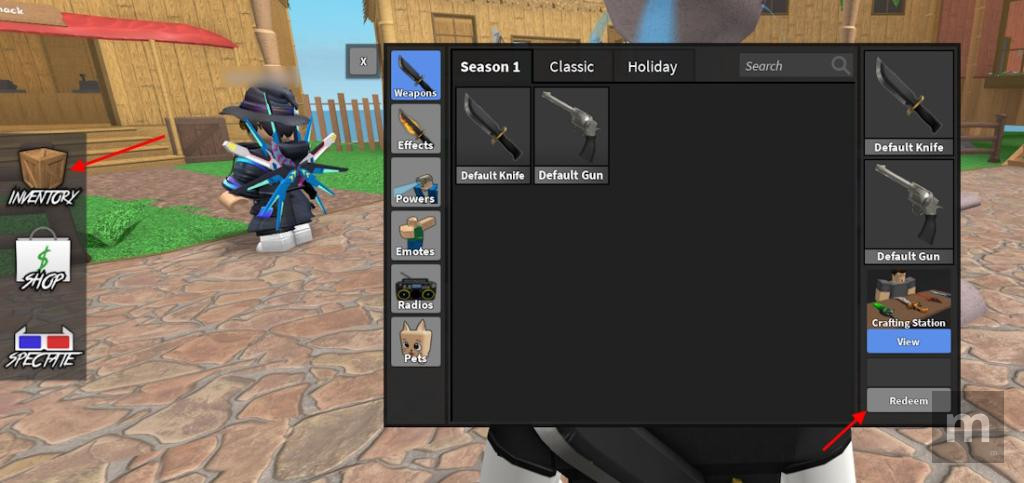View the Pets category
1024x483 pixels.
(x=415, y=341)
